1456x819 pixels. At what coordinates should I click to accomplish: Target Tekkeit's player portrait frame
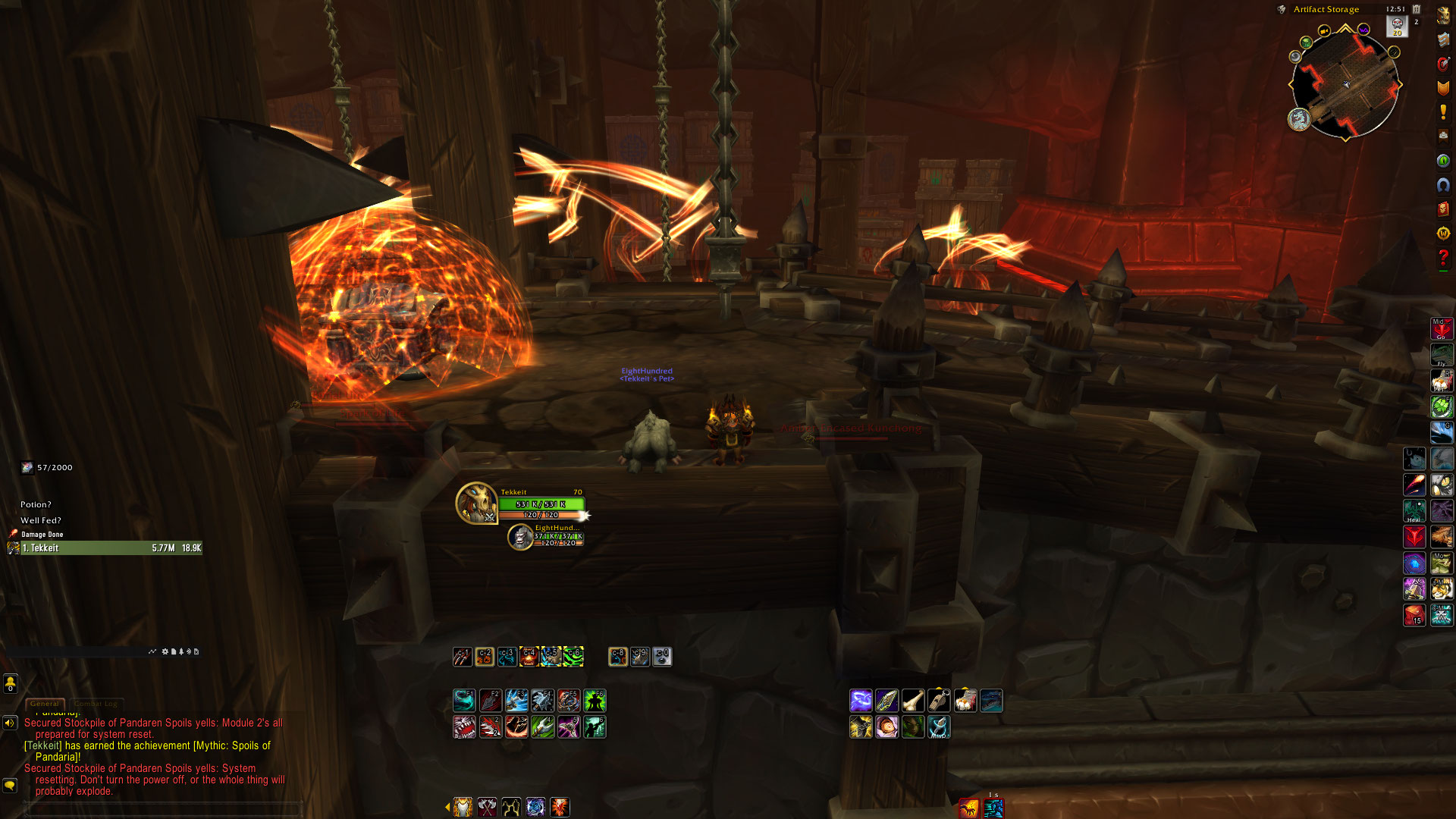click(x=476, y=503)
